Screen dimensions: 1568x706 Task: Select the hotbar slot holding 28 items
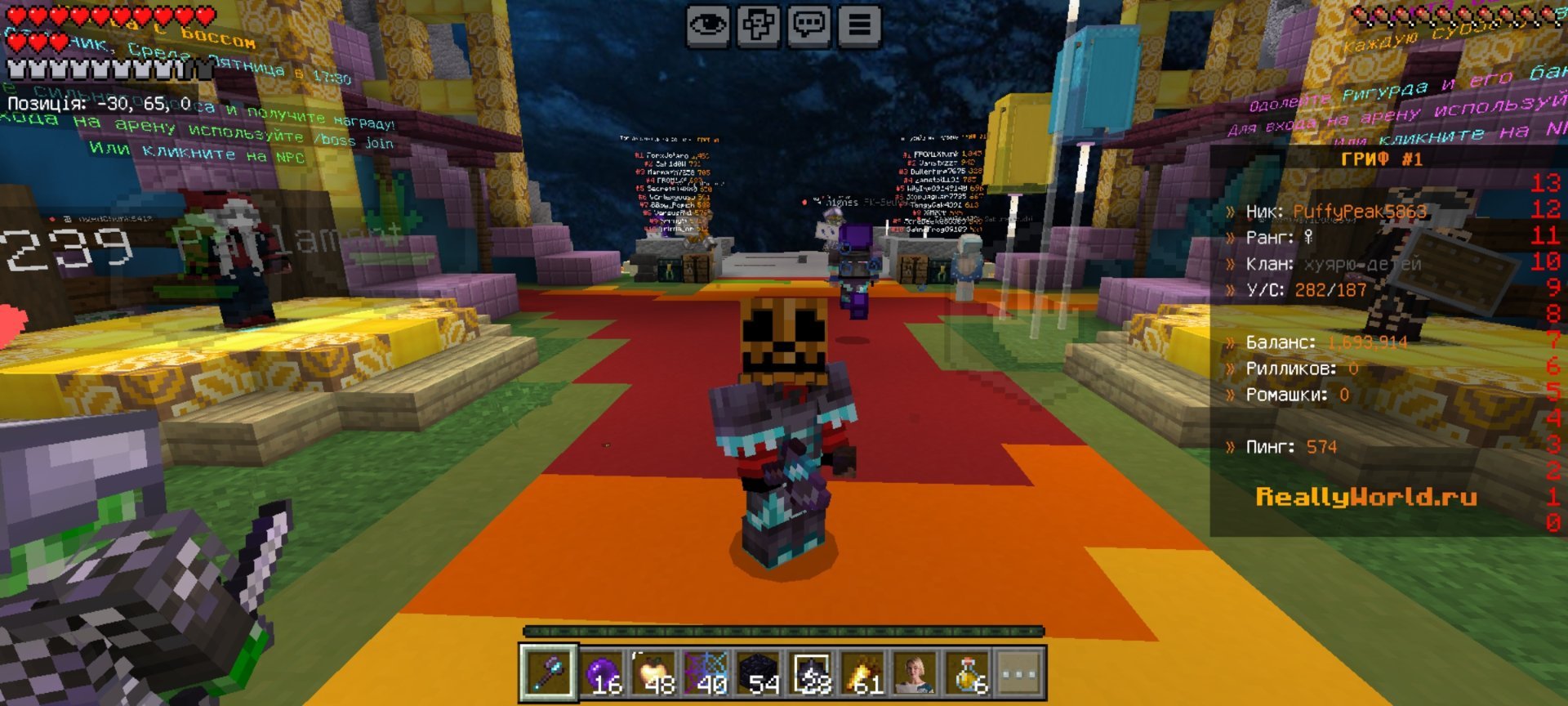click(x=812, y=674)
